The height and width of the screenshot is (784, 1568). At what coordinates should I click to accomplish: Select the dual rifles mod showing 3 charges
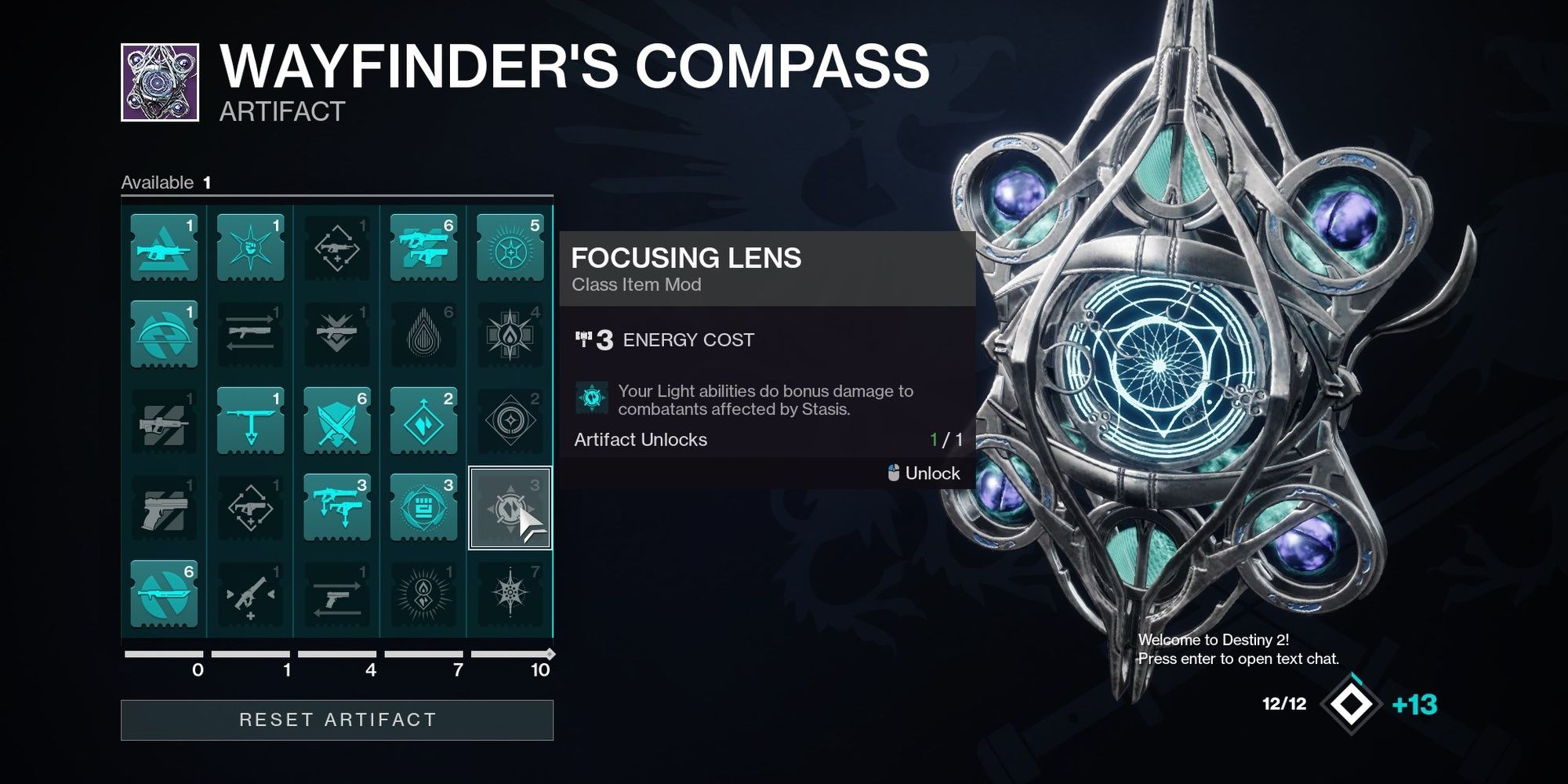click(337, 506)
